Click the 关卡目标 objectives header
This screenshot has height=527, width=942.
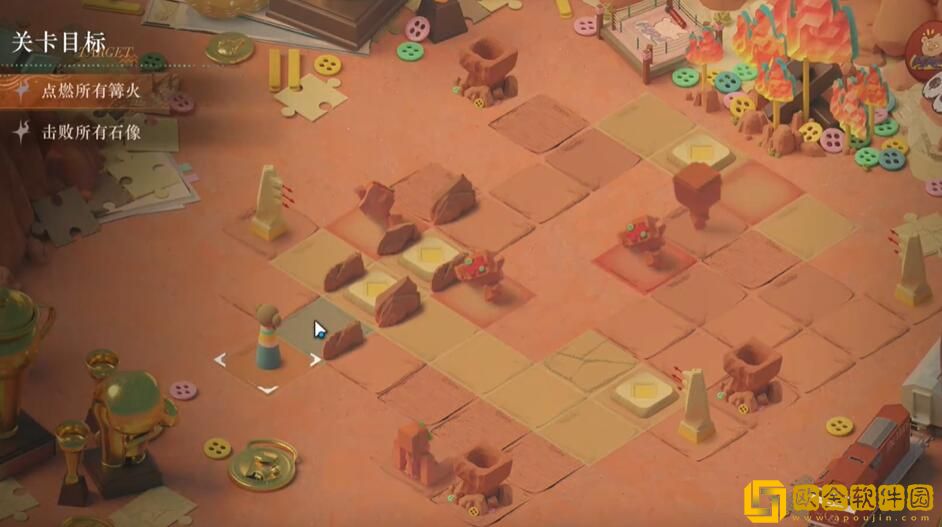click(59, 44)
